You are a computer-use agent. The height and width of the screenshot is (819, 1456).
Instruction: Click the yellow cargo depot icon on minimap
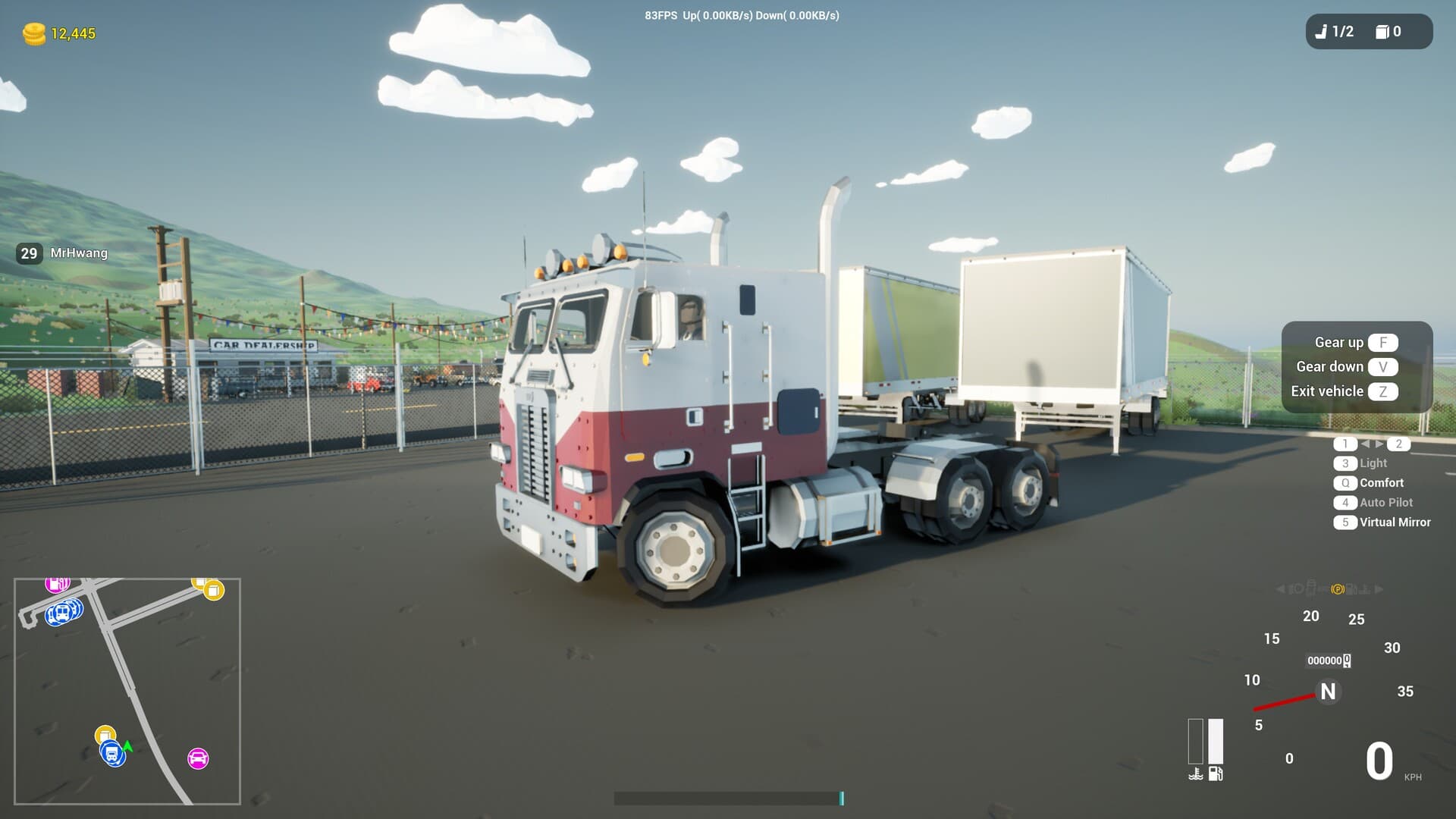click(212, 590)
